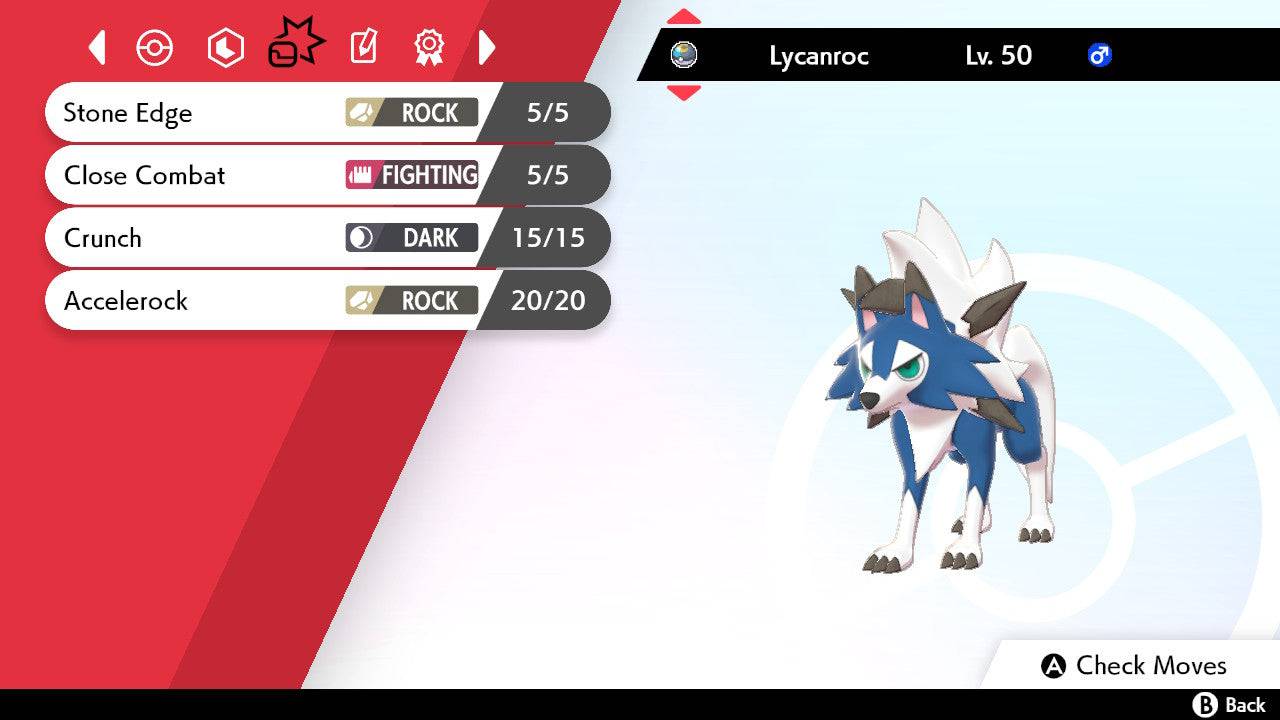Select the moon-shaped memories tab icon
1280x720 pixels.
[225, 47]
